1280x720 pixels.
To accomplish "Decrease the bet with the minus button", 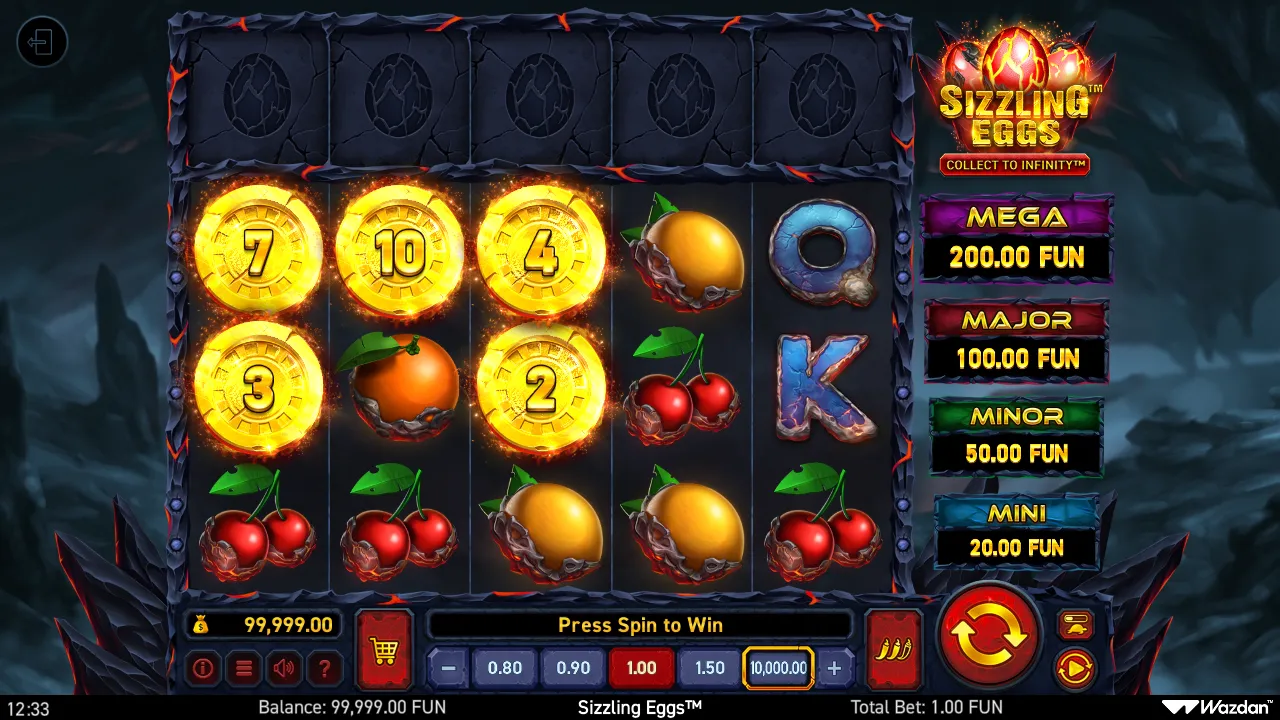I will tap(449, 668).
